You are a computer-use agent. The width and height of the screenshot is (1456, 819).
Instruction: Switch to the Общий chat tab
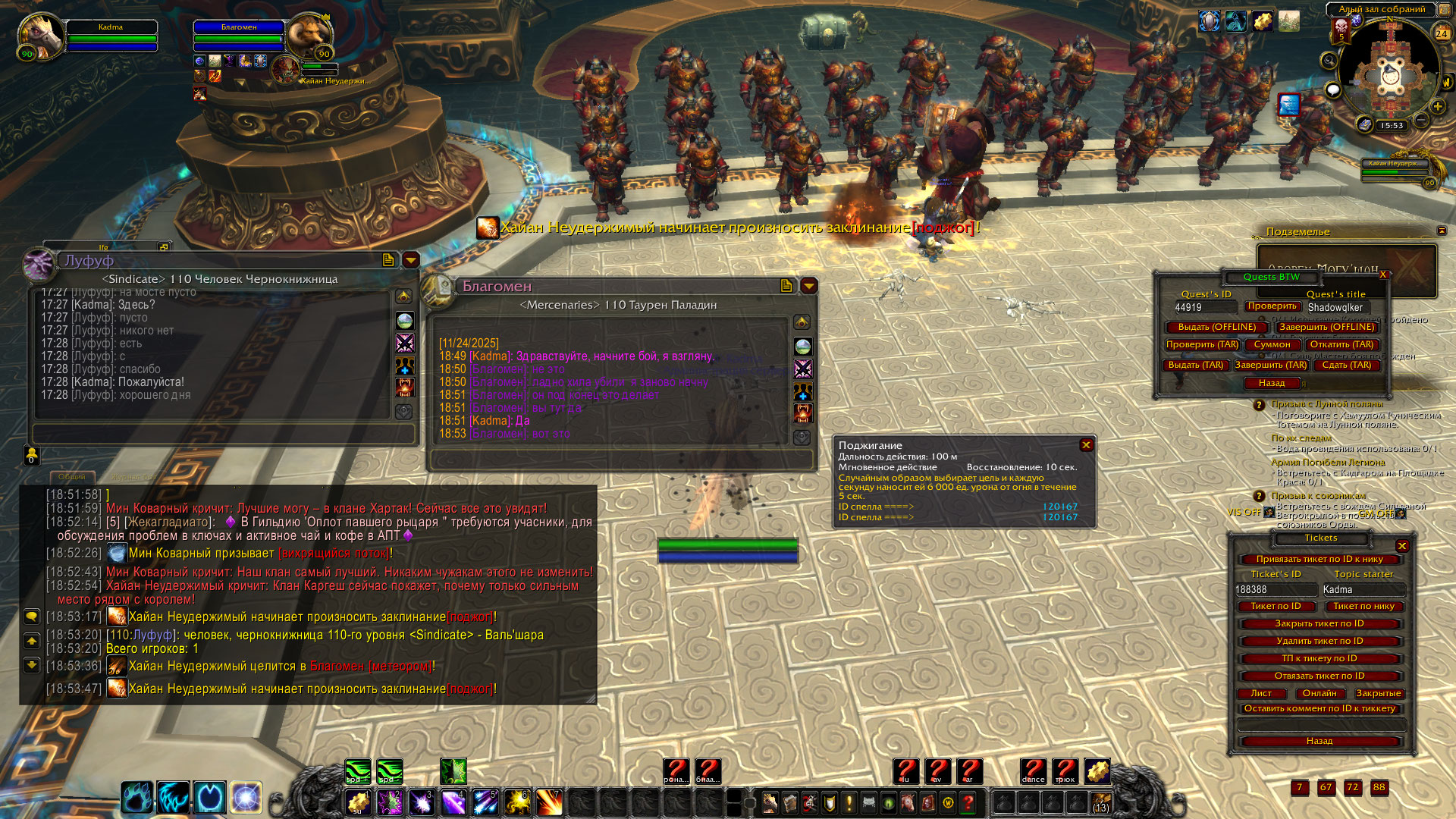[x=72, y=477]
